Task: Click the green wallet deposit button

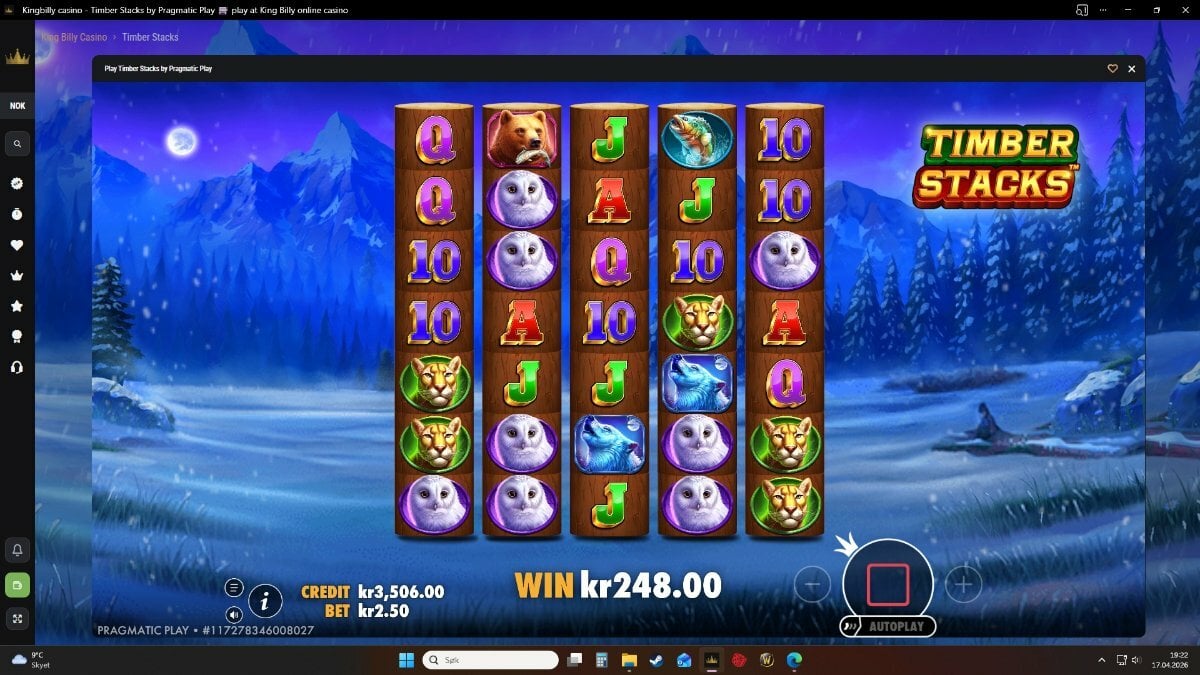Action: pos(17,584)
